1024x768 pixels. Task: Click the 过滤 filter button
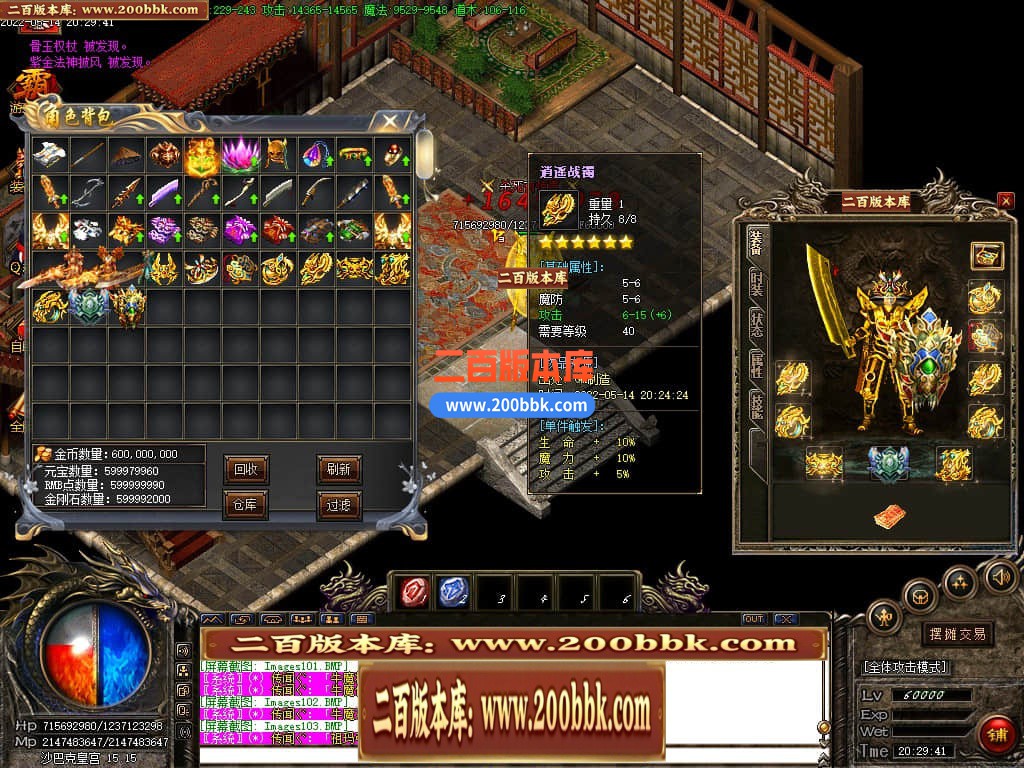(x=339, y=505)
